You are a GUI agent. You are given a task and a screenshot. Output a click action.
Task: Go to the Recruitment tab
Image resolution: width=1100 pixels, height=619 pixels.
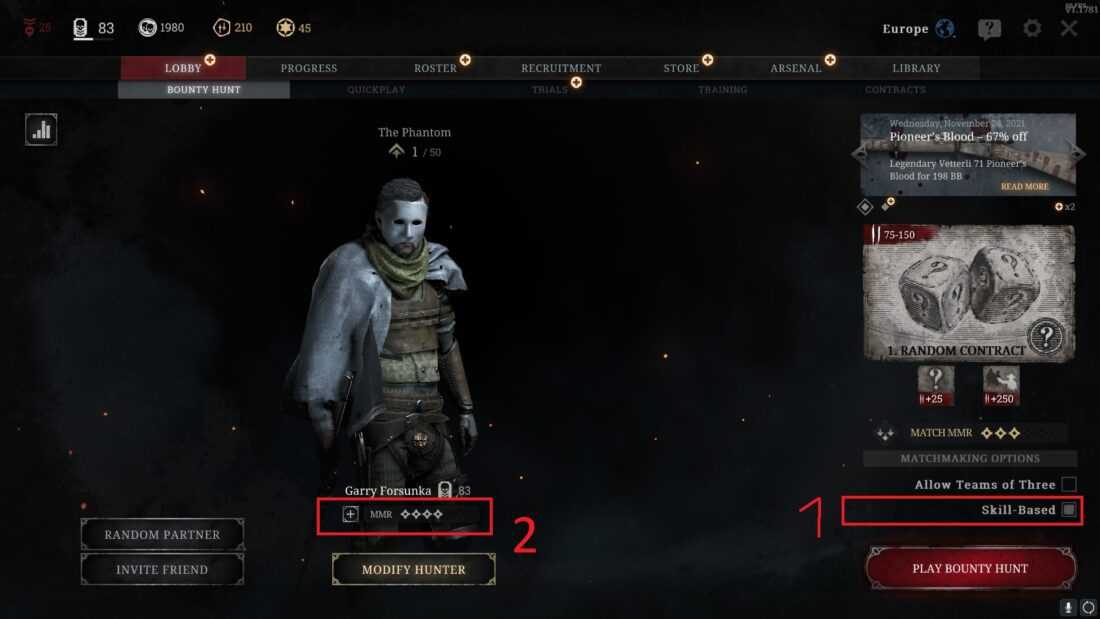point(561,68)
